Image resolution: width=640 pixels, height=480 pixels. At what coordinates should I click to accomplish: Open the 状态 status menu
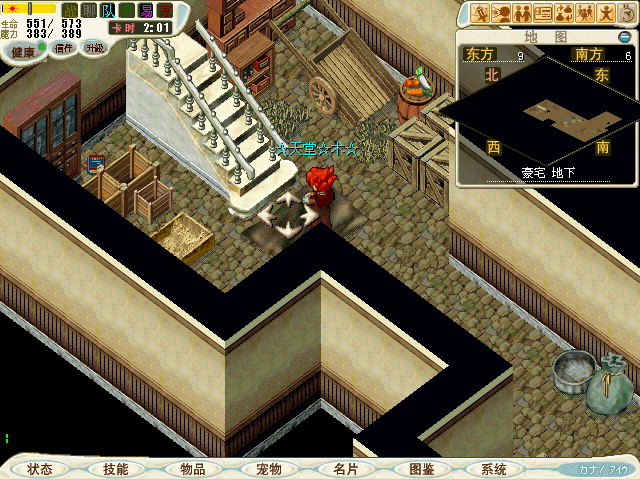point(41,469)
